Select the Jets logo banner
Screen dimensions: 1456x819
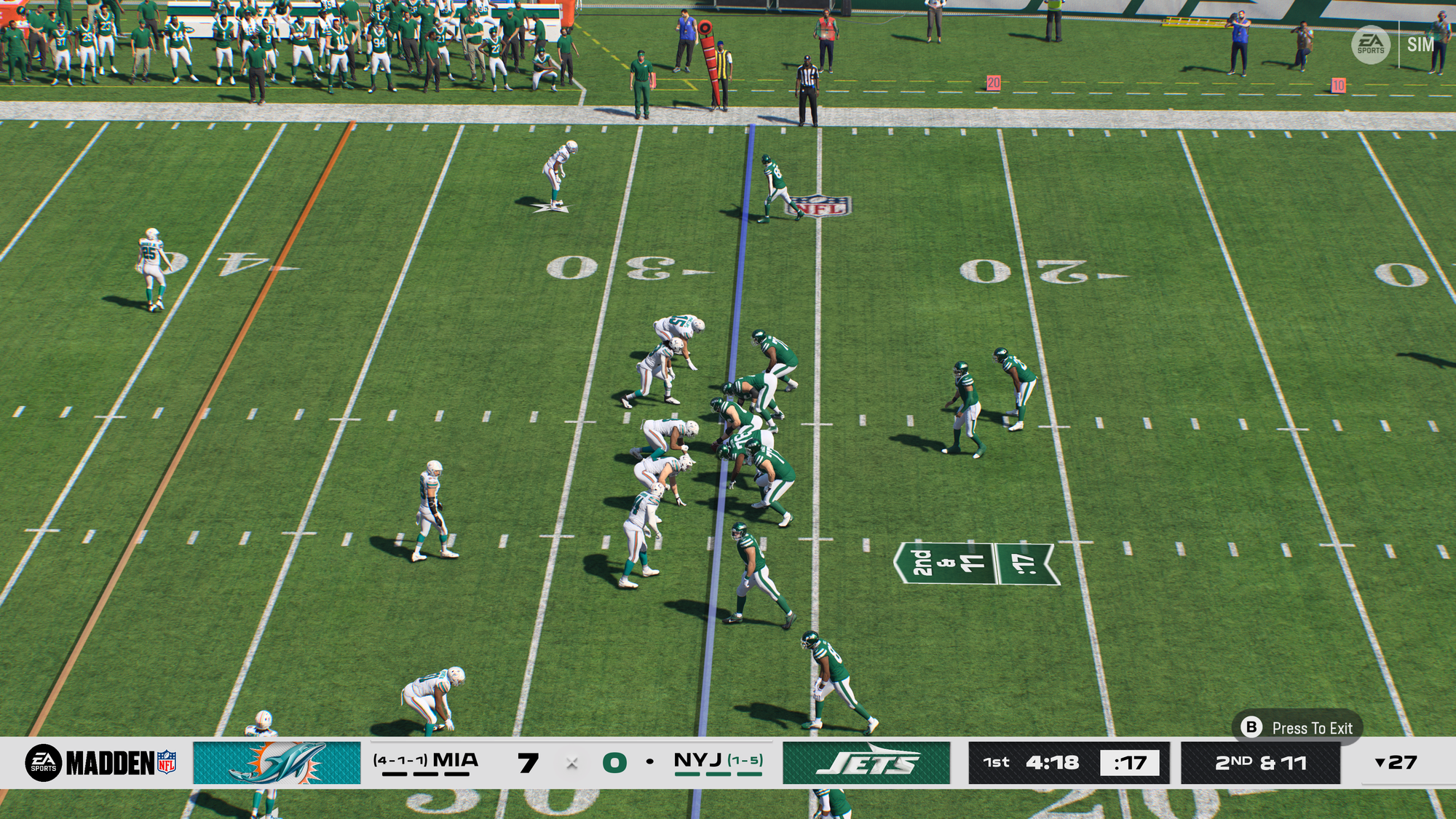(866, 762)
